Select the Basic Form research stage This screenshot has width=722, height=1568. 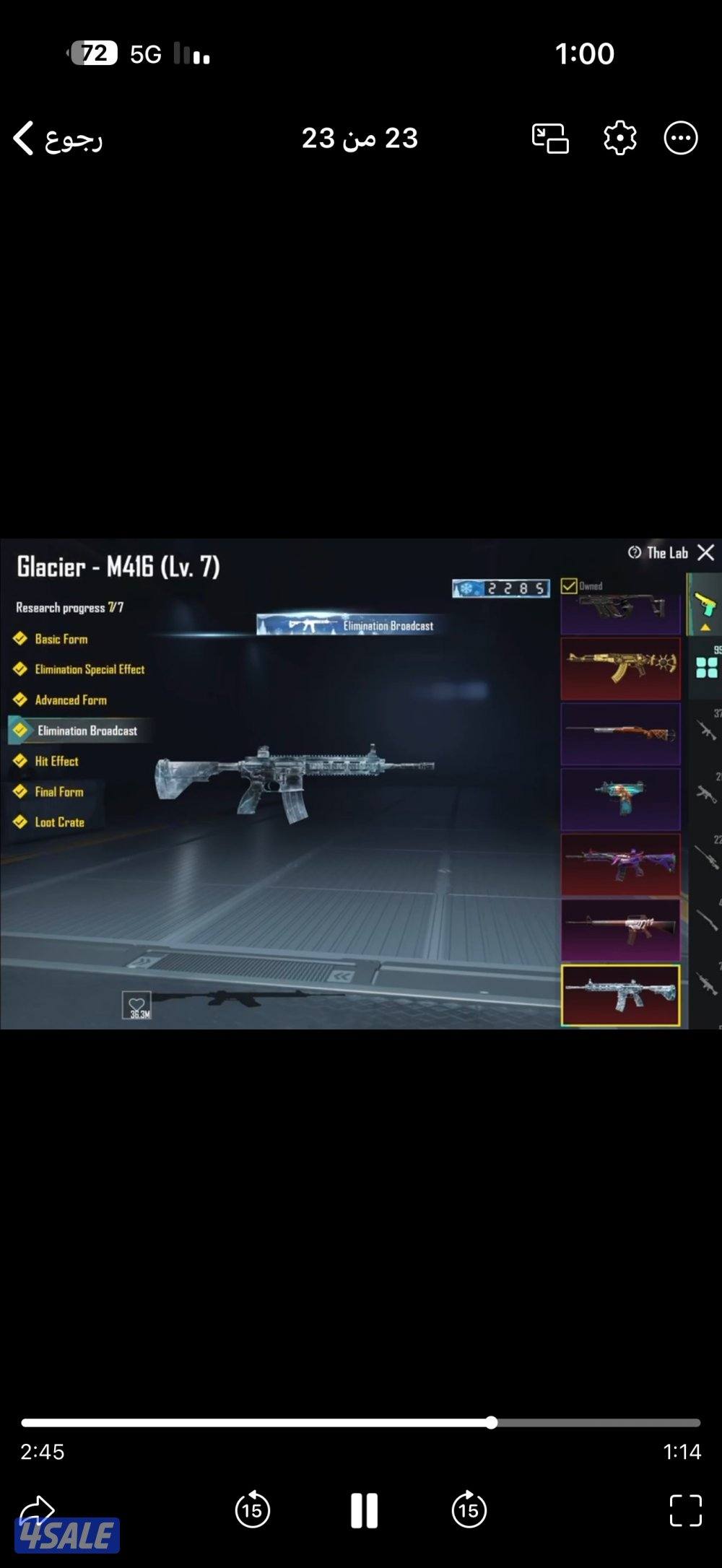[x=61, y=639]
